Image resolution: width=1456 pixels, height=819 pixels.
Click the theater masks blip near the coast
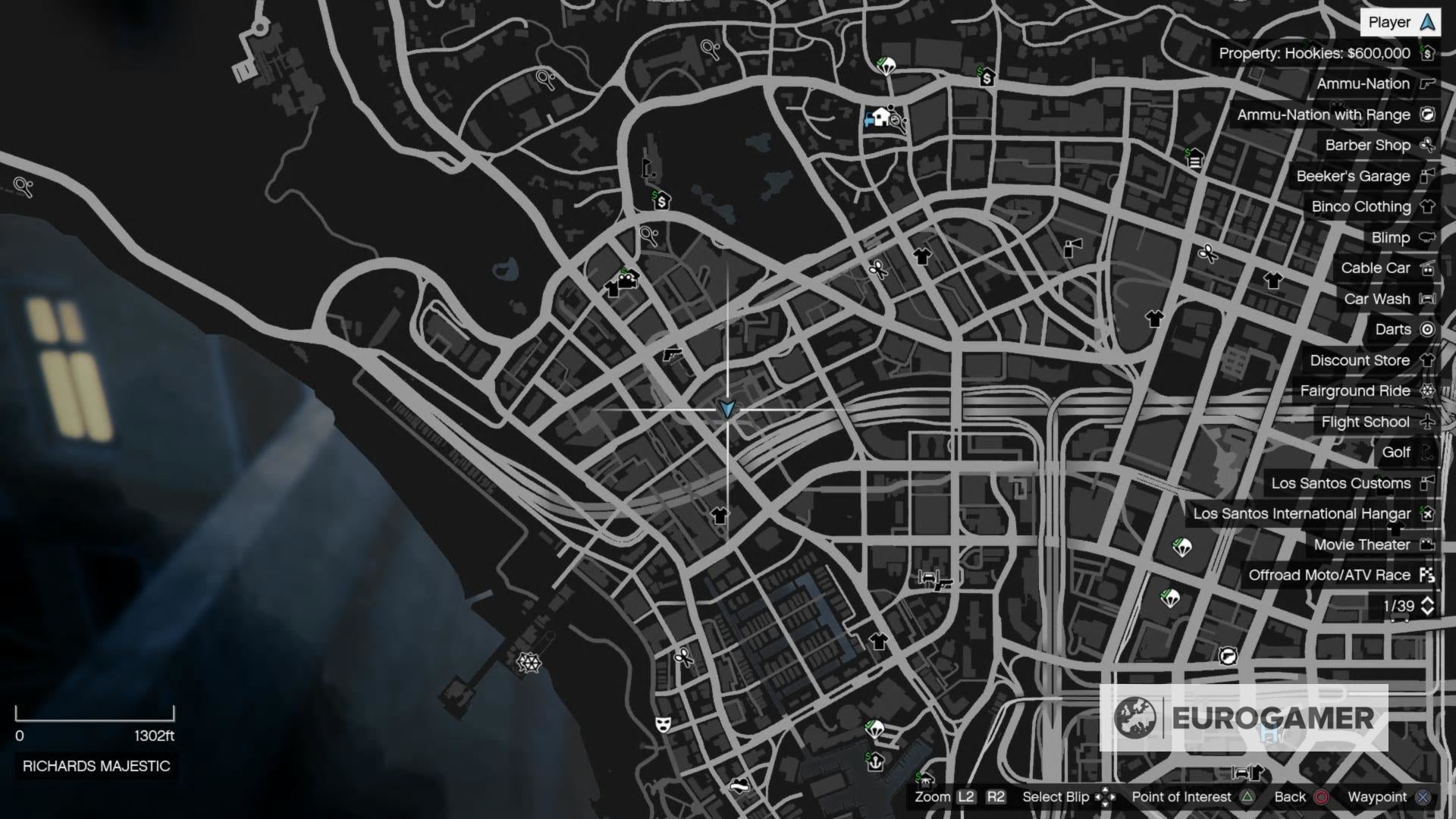[x=664, y=724]
